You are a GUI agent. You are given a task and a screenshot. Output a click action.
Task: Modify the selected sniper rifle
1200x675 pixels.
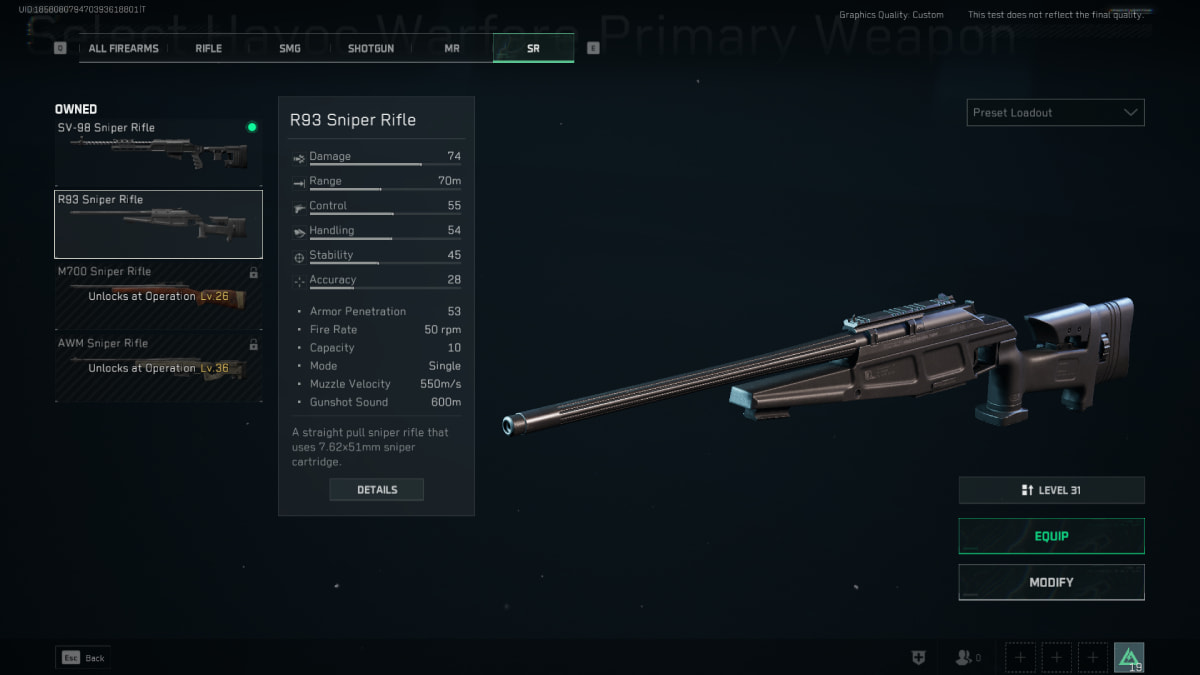[x=1051, y=582]
